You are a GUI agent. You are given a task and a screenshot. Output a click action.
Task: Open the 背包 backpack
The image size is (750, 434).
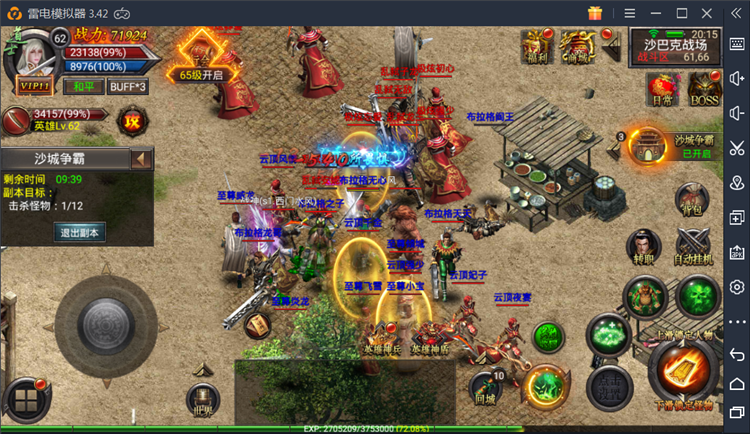point(692,197)
